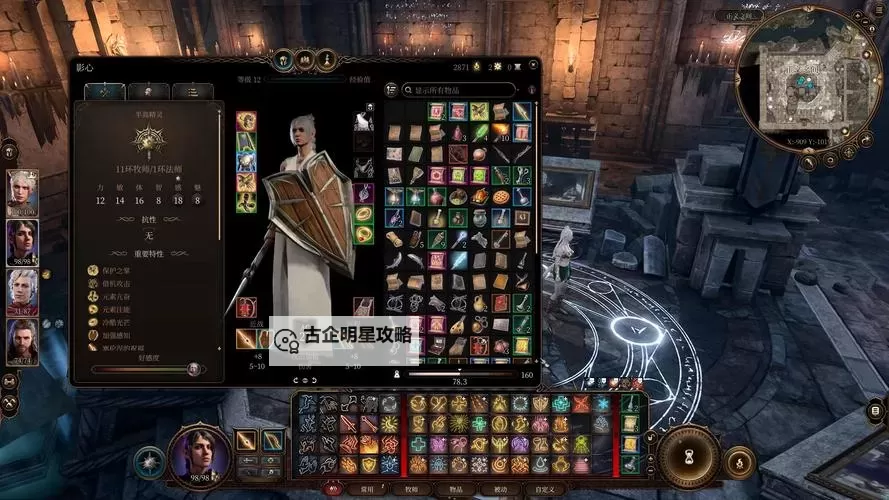
Task: Switch to the 牧师 hotbar tab
Action: [411, 489]
